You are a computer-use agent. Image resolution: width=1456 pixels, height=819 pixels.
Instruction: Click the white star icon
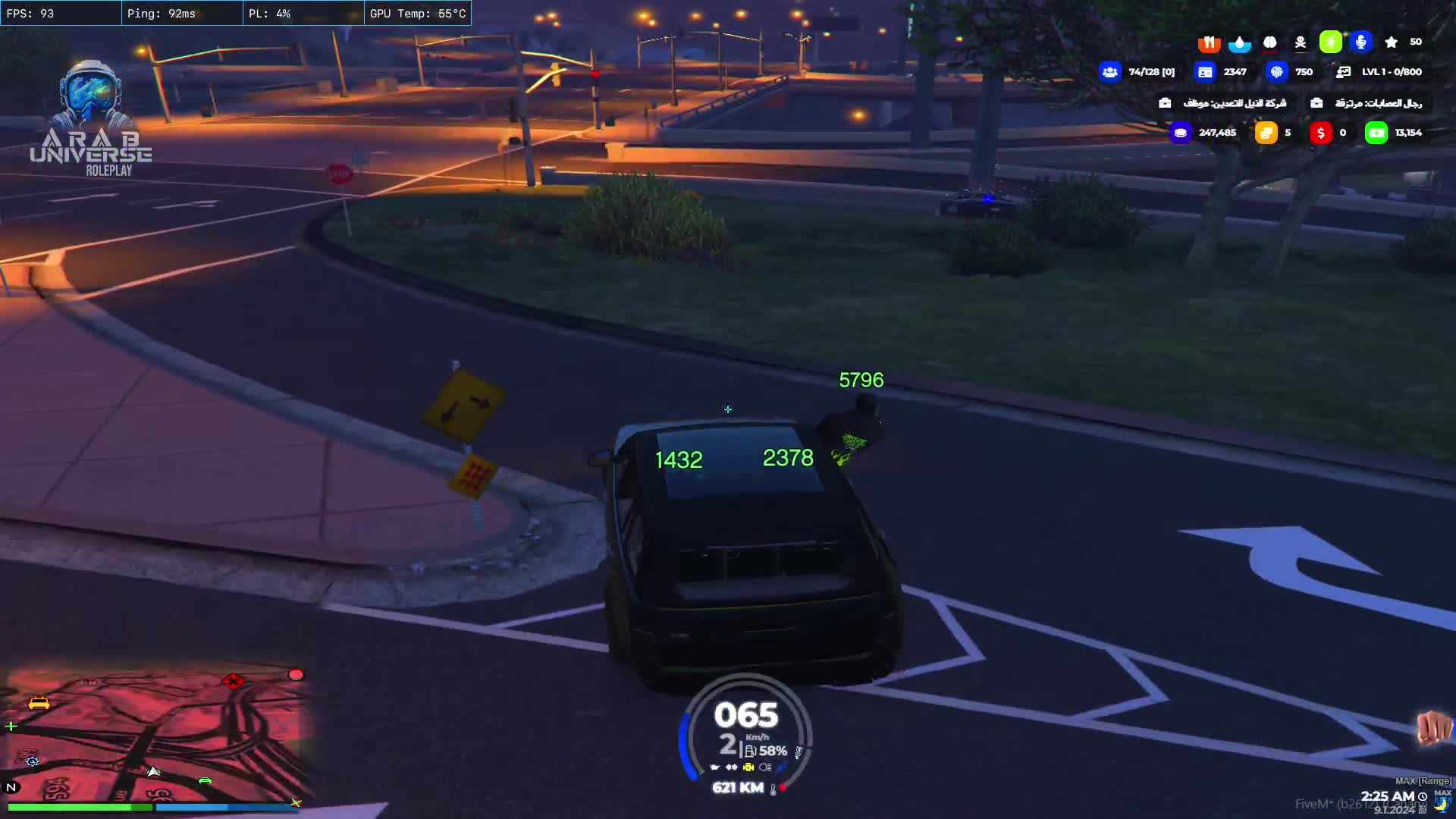(x=1391, y=42)
